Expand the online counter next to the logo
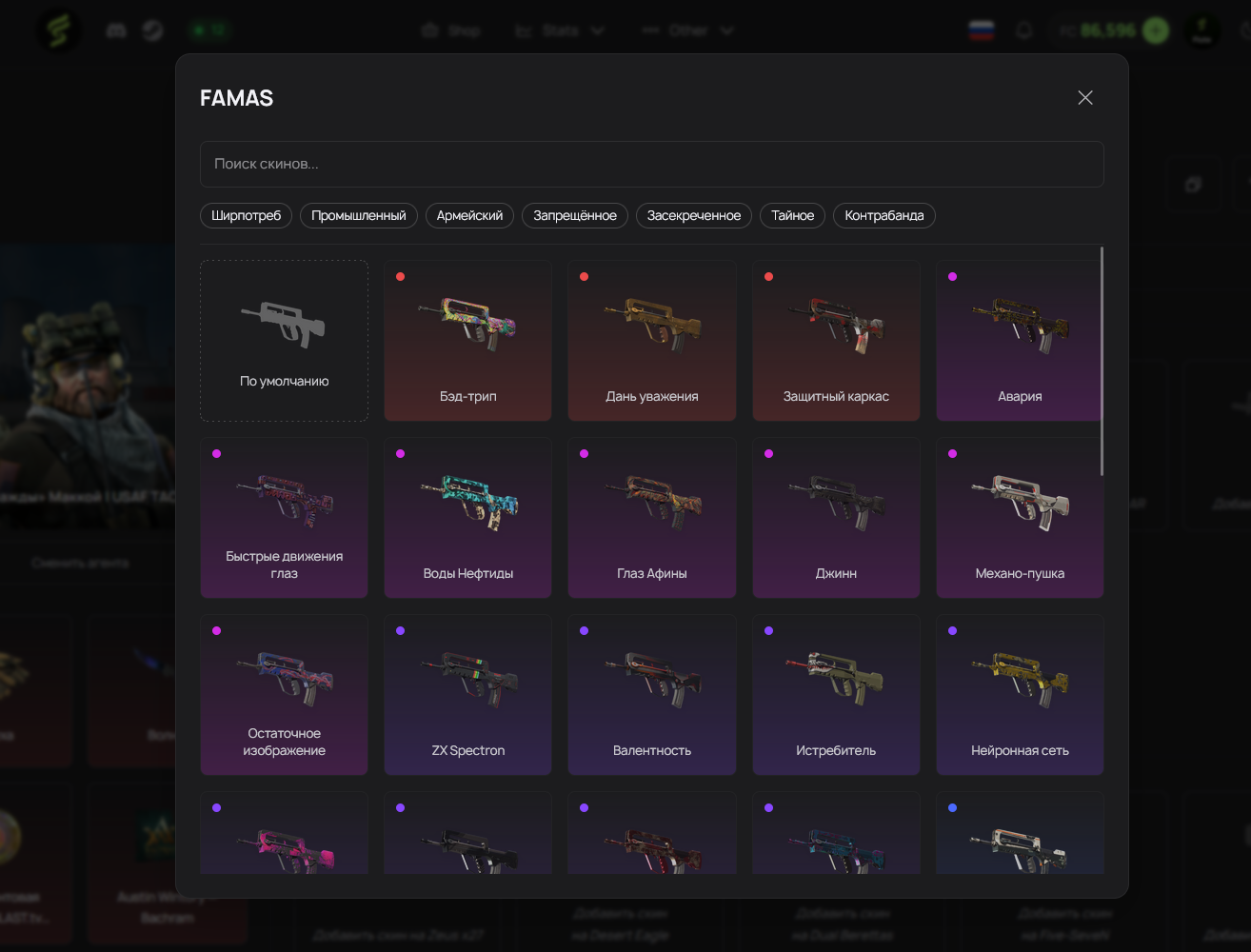Image resolution: width=1251 pixels, height=952 pixels. [210, 30]
